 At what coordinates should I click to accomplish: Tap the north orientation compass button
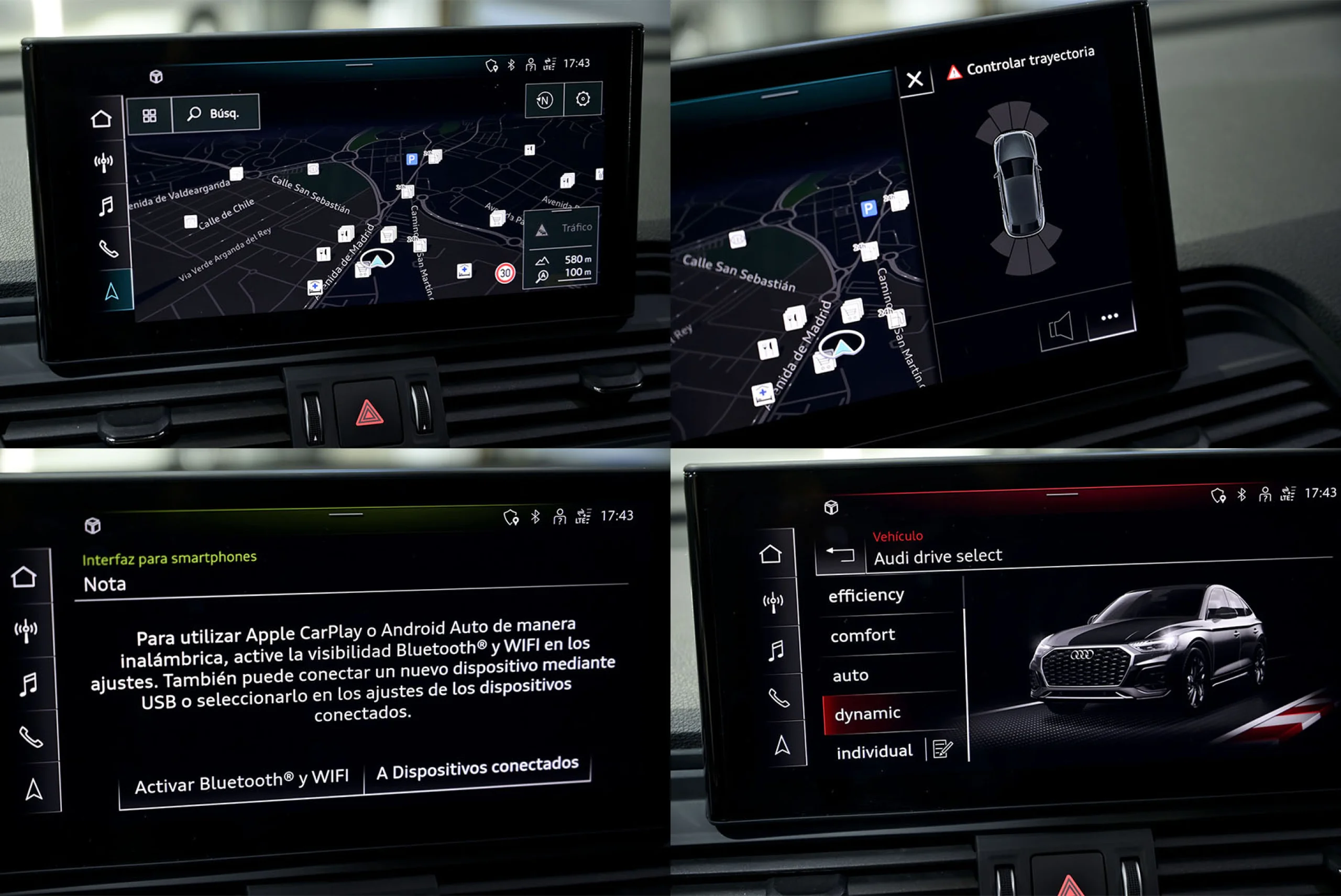544,101
